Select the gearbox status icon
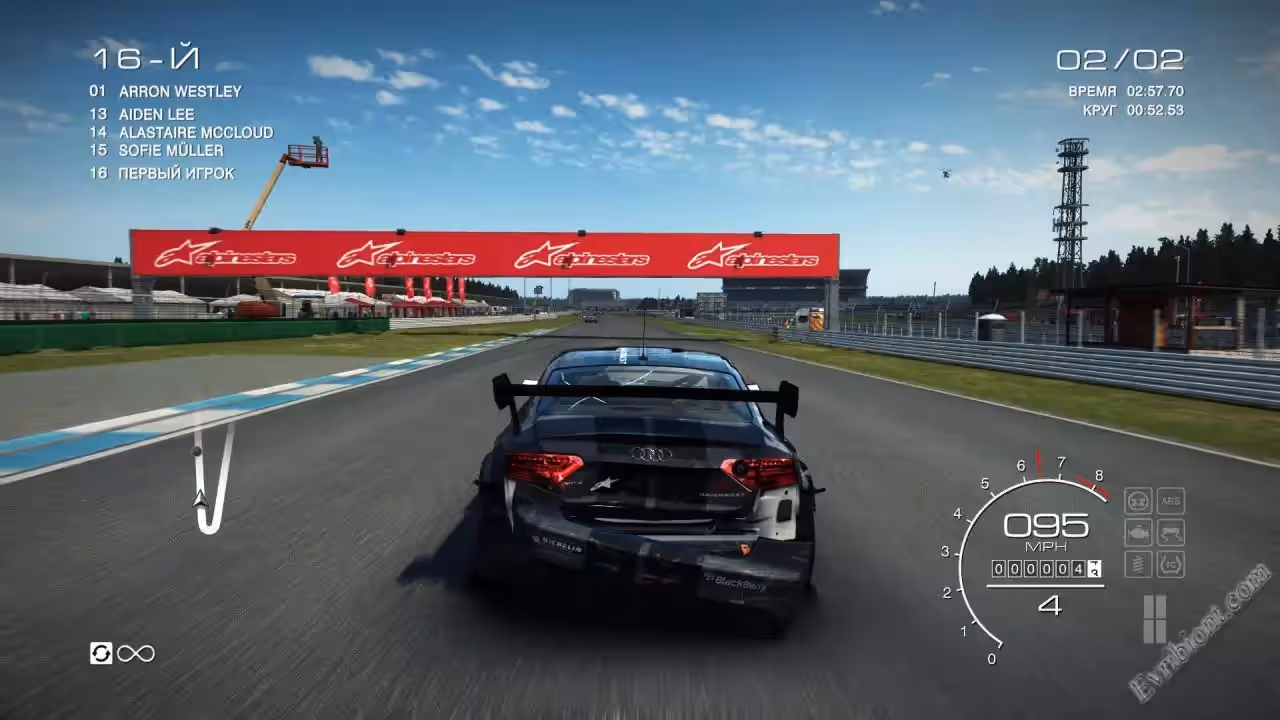Screen dimensions: 1280x720 click(x=1138, y=500)
